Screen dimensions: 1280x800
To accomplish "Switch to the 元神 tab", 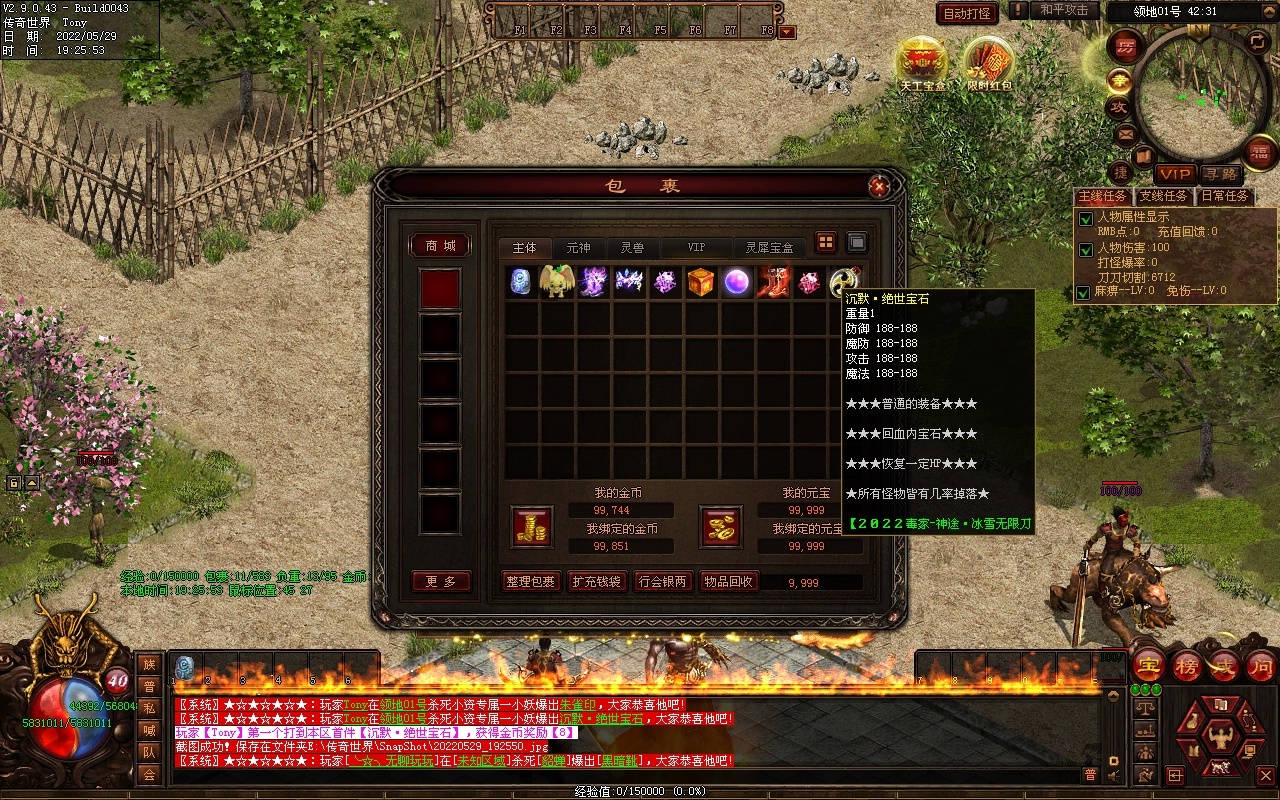I will (x=578, y=248).
